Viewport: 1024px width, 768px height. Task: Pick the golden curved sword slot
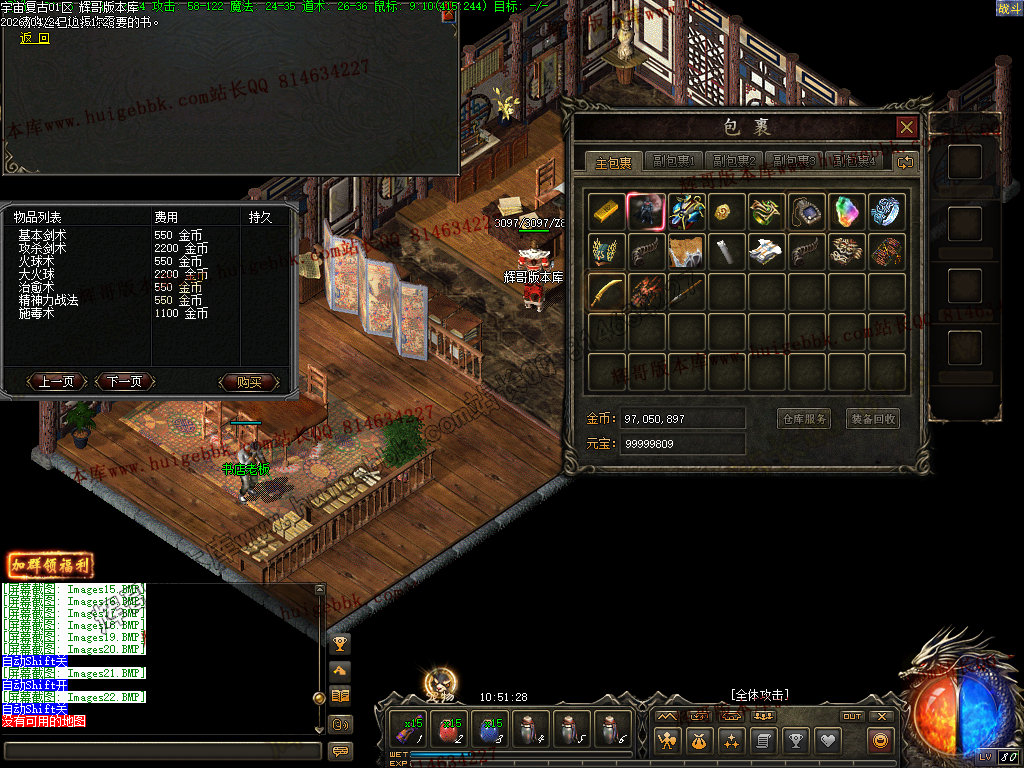pos(606,291)
